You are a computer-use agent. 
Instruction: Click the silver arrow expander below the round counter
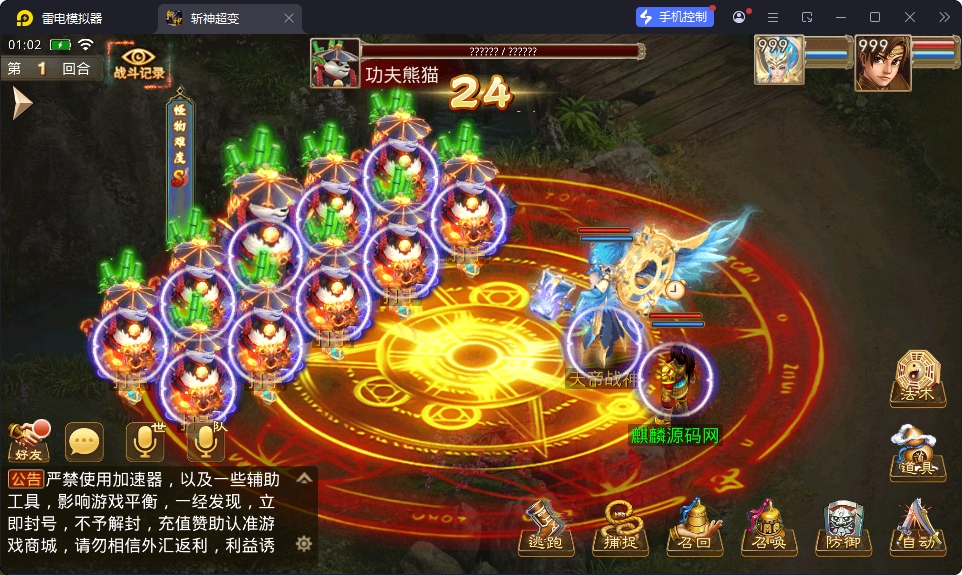(x=21, y=102)
